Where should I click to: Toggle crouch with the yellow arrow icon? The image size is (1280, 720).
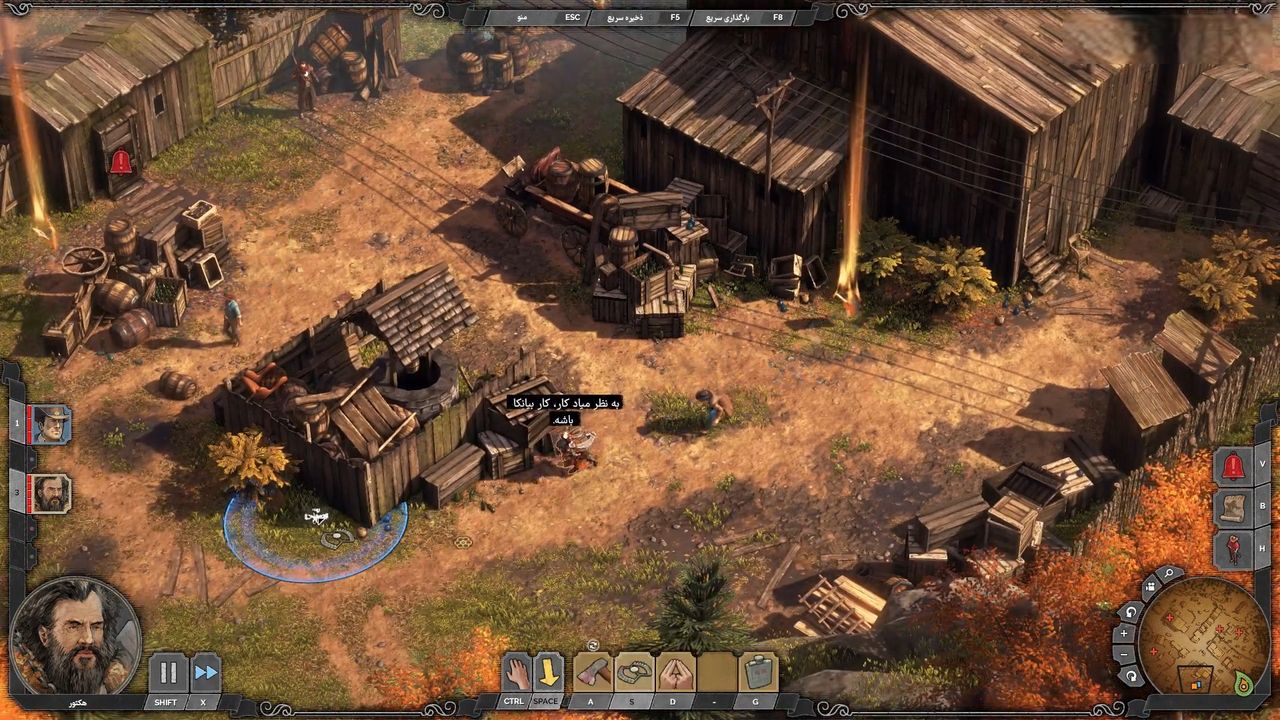547,673
